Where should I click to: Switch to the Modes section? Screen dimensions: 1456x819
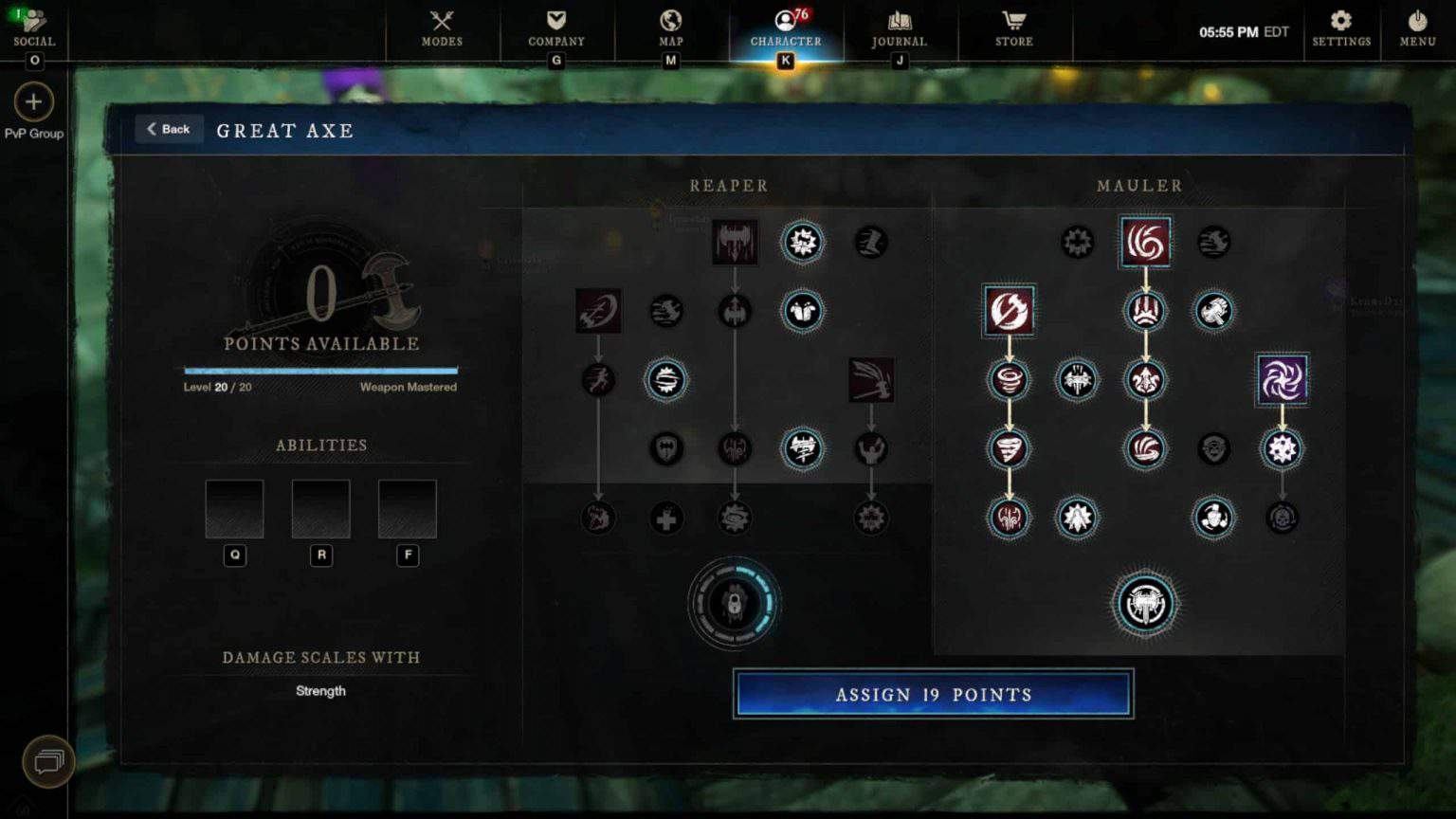coord(441,24)
